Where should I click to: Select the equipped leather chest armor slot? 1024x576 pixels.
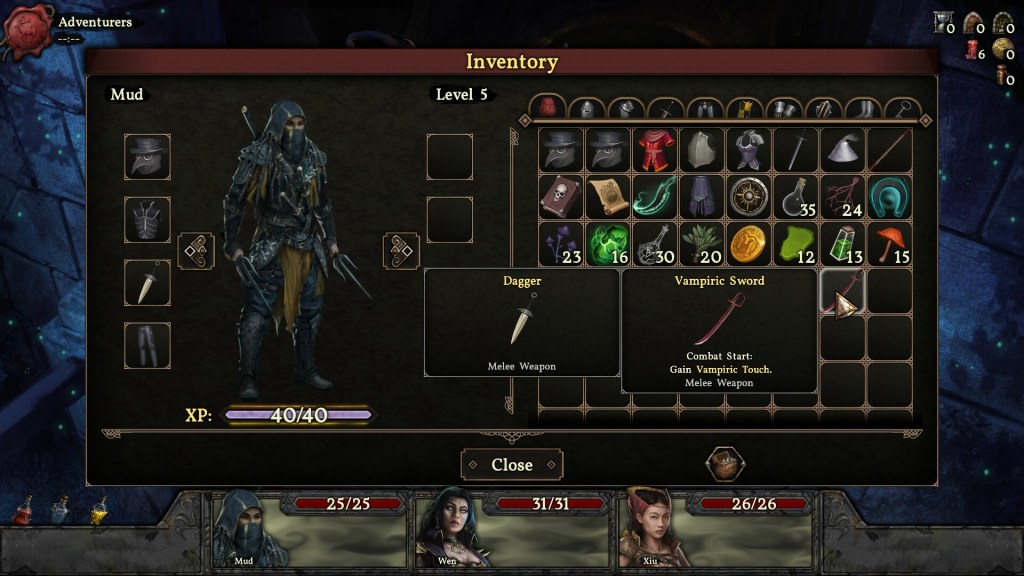click(x=147, y=219)
